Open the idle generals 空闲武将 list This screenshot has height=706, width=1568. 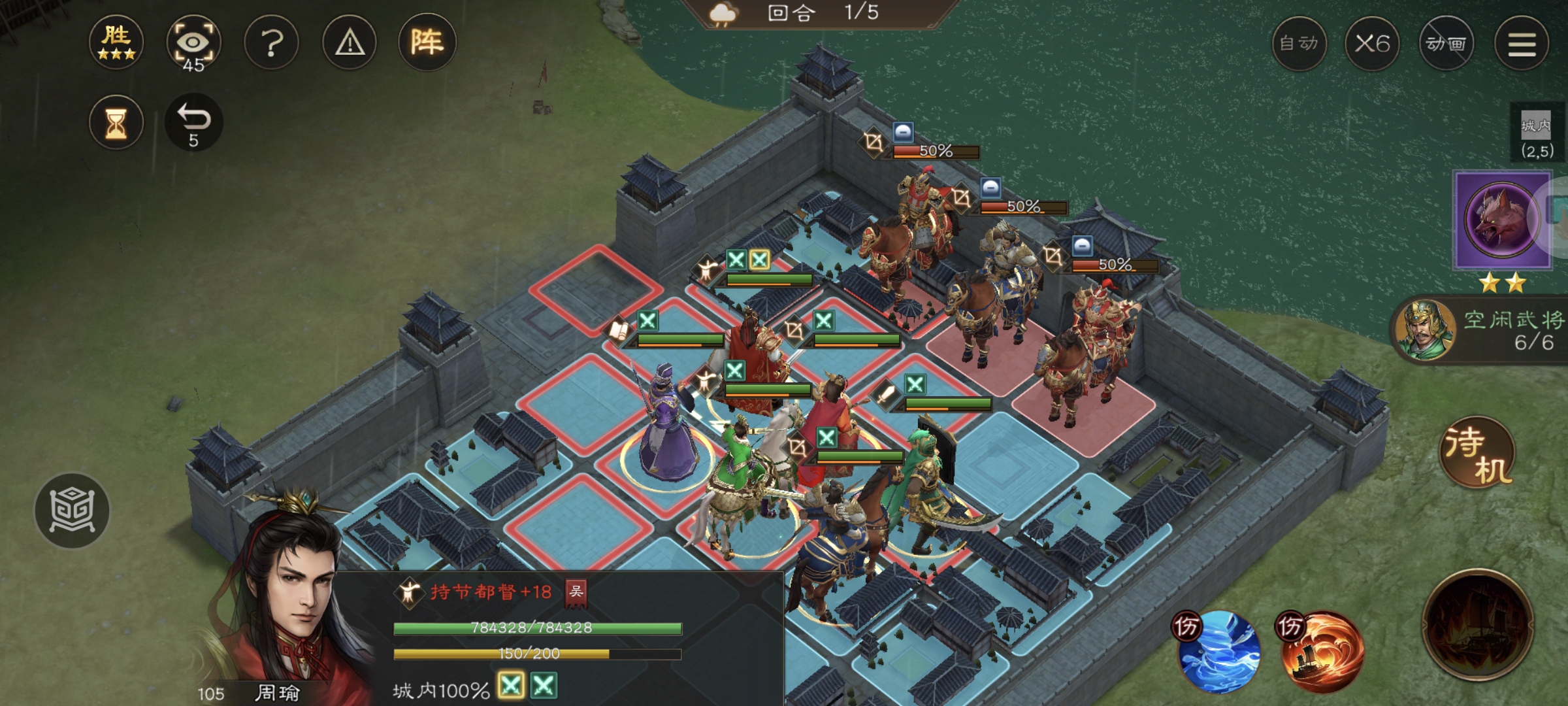click(x=1483, y=331)
